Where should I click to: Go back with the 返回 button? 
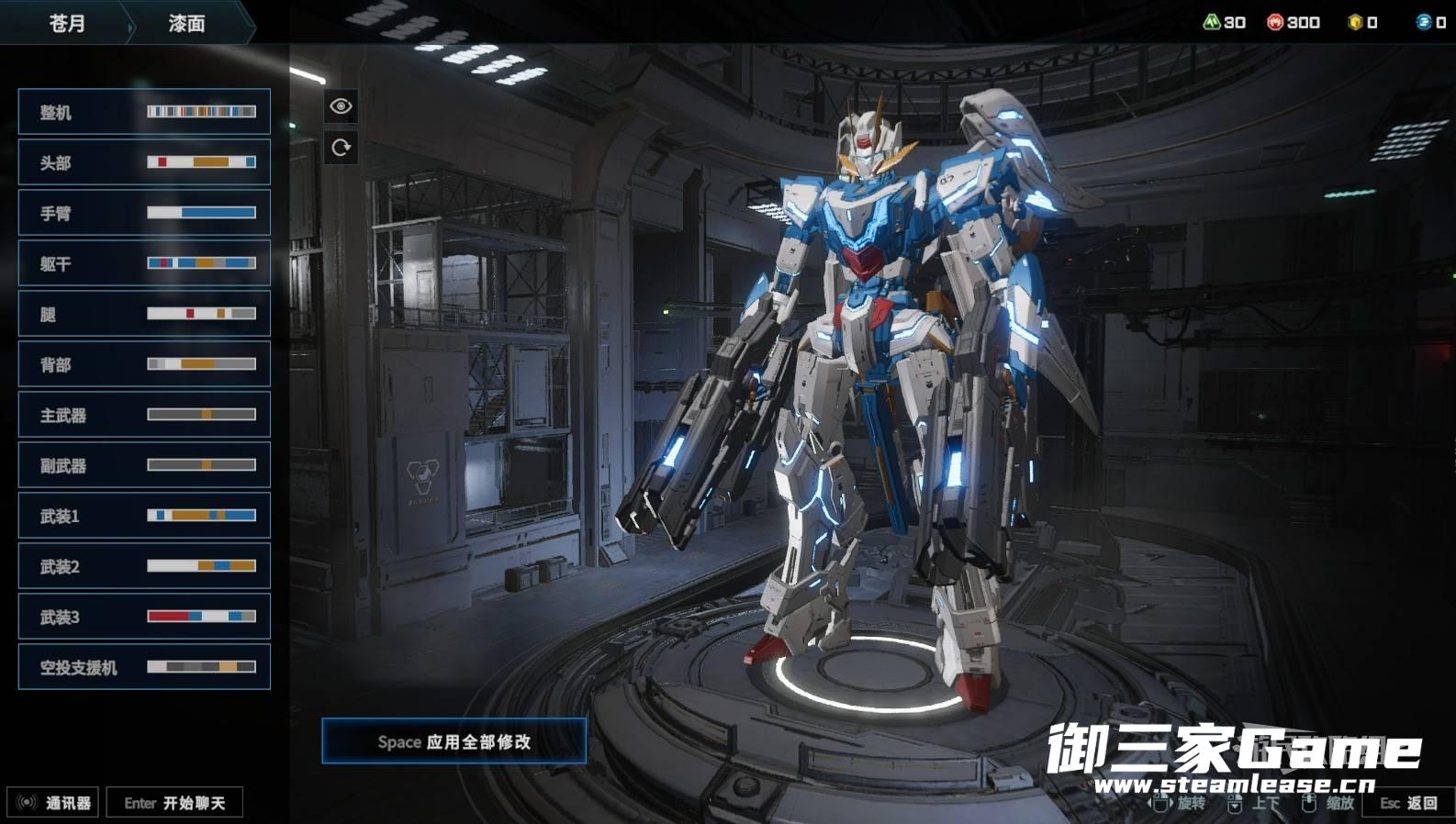tap(1409, 803)
